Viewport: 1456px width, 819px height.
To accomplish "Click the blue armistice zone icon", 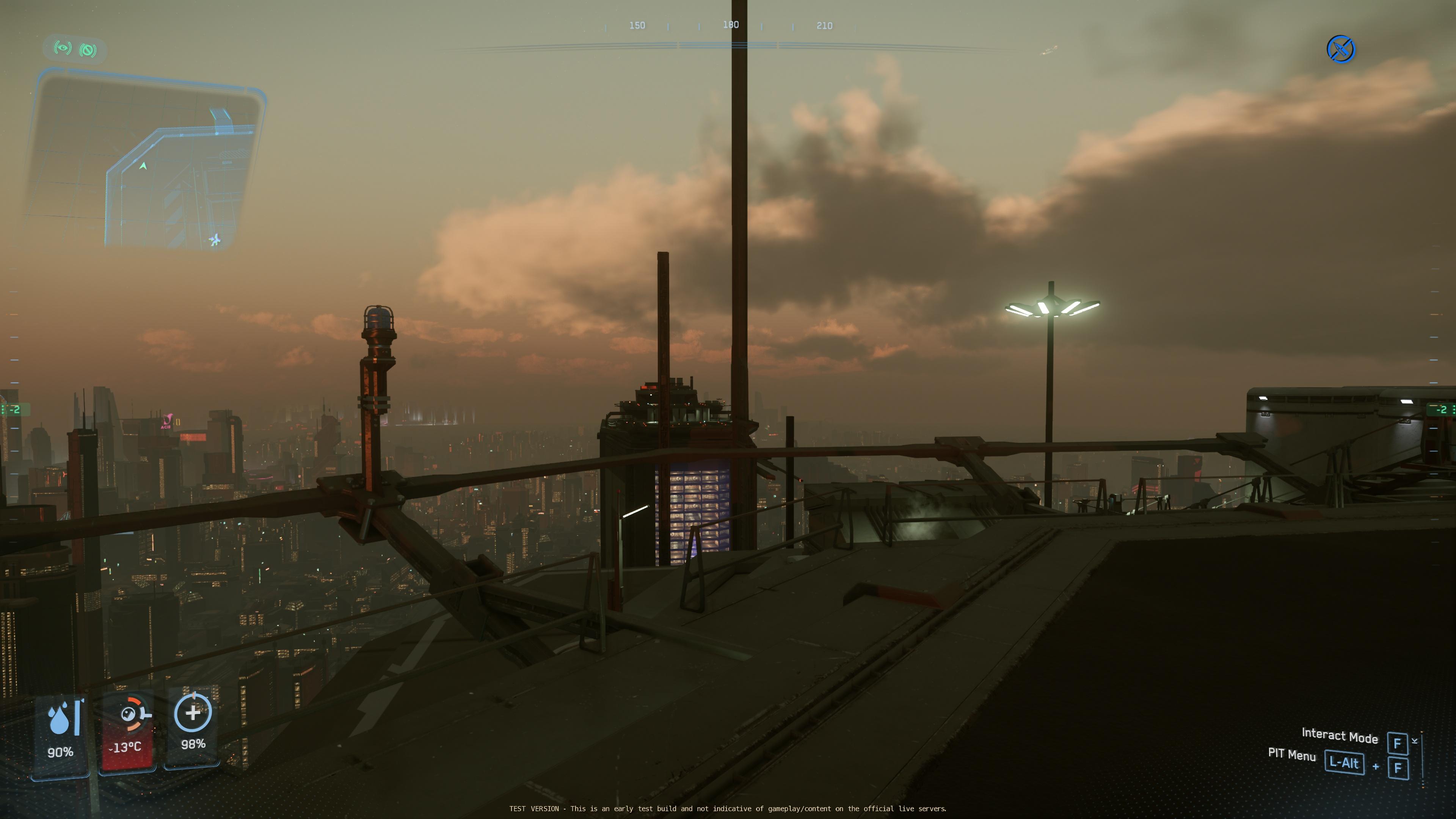I will (1340, 49).
